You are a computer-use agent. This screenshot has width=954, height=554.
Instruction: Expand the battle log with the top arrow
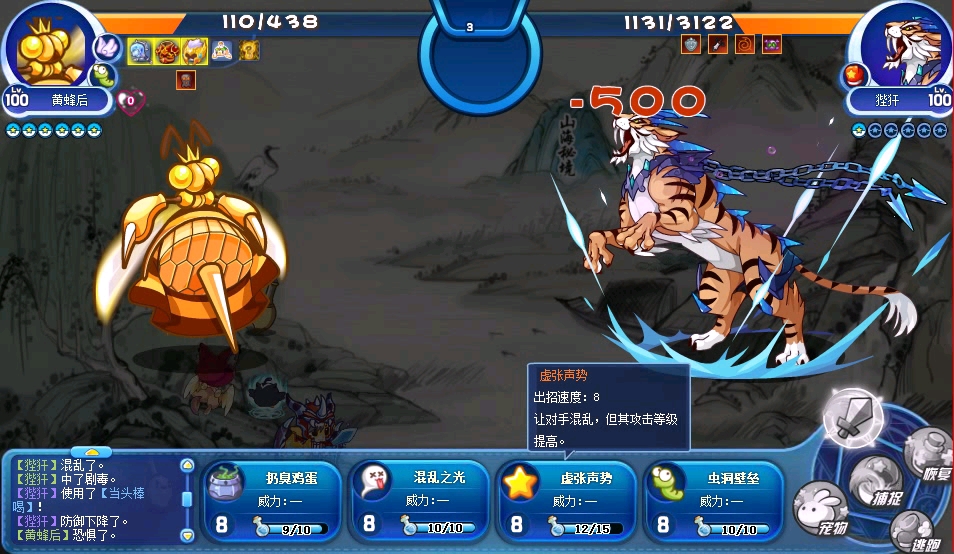pyautogui.click(x=92, y=453)
